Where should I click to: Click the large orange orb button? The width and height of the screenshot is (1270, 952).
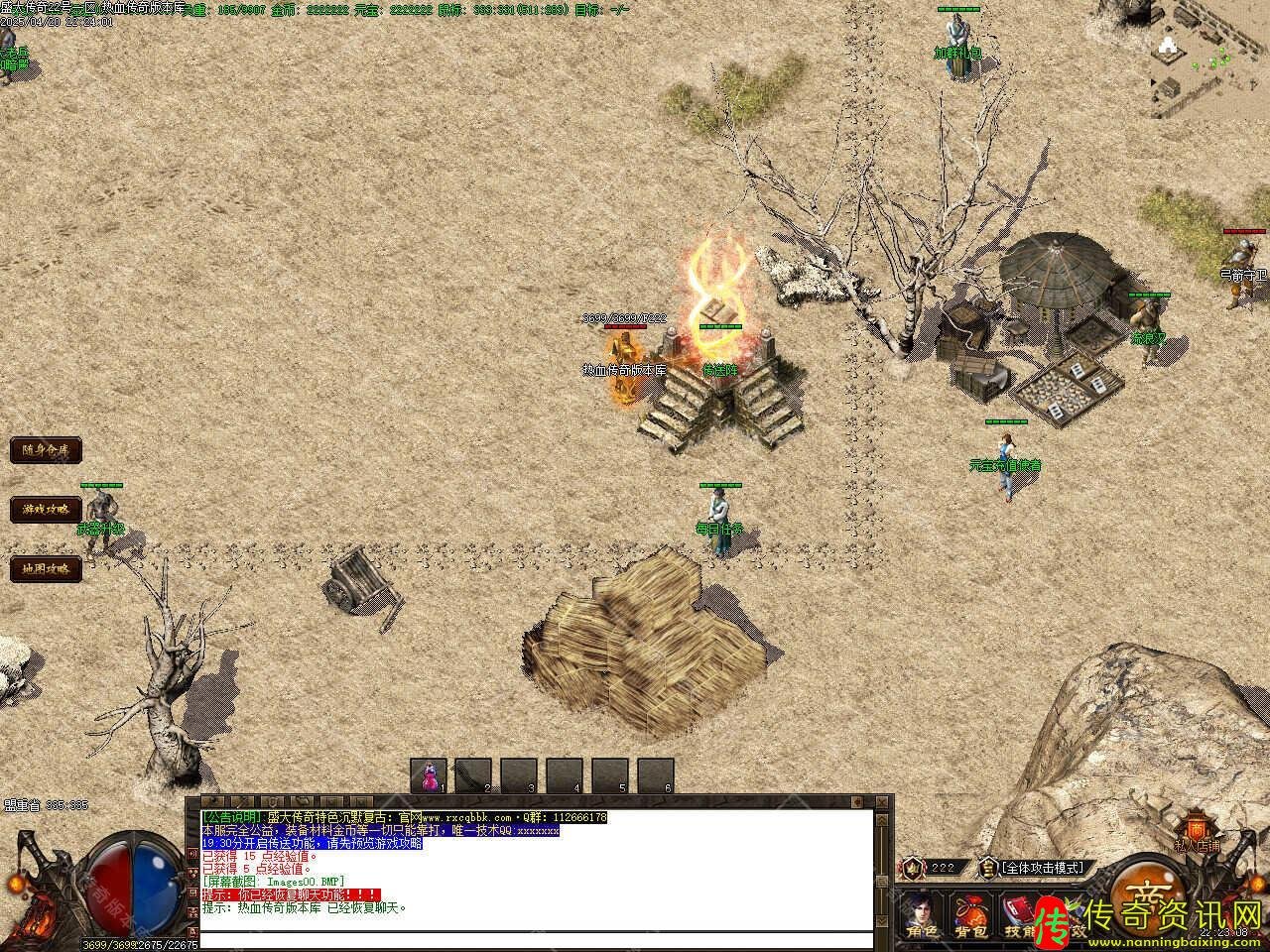pyautogui.click(x=1151, y=890)
